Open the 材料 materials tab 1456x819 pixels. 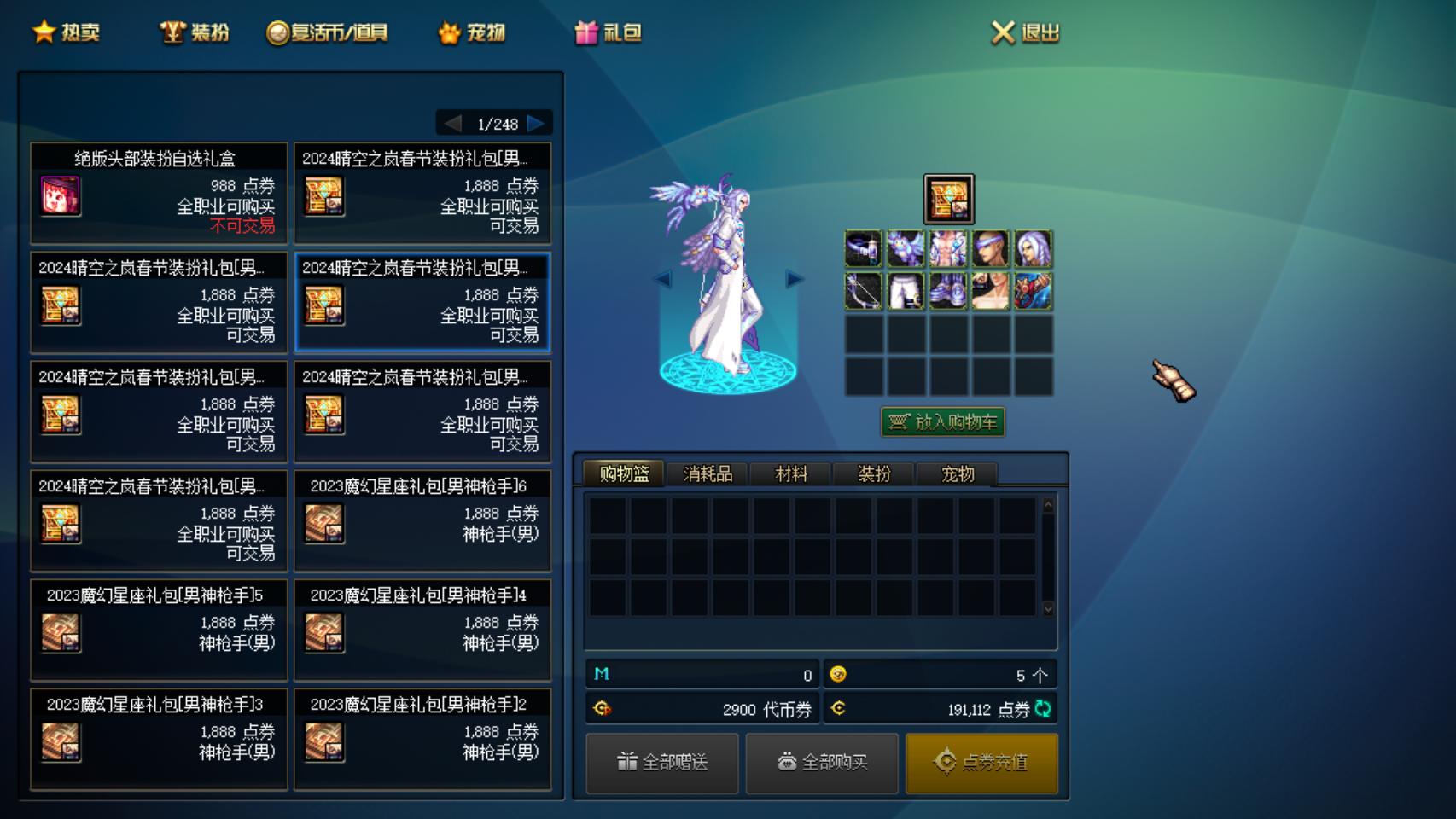[790, 473]
